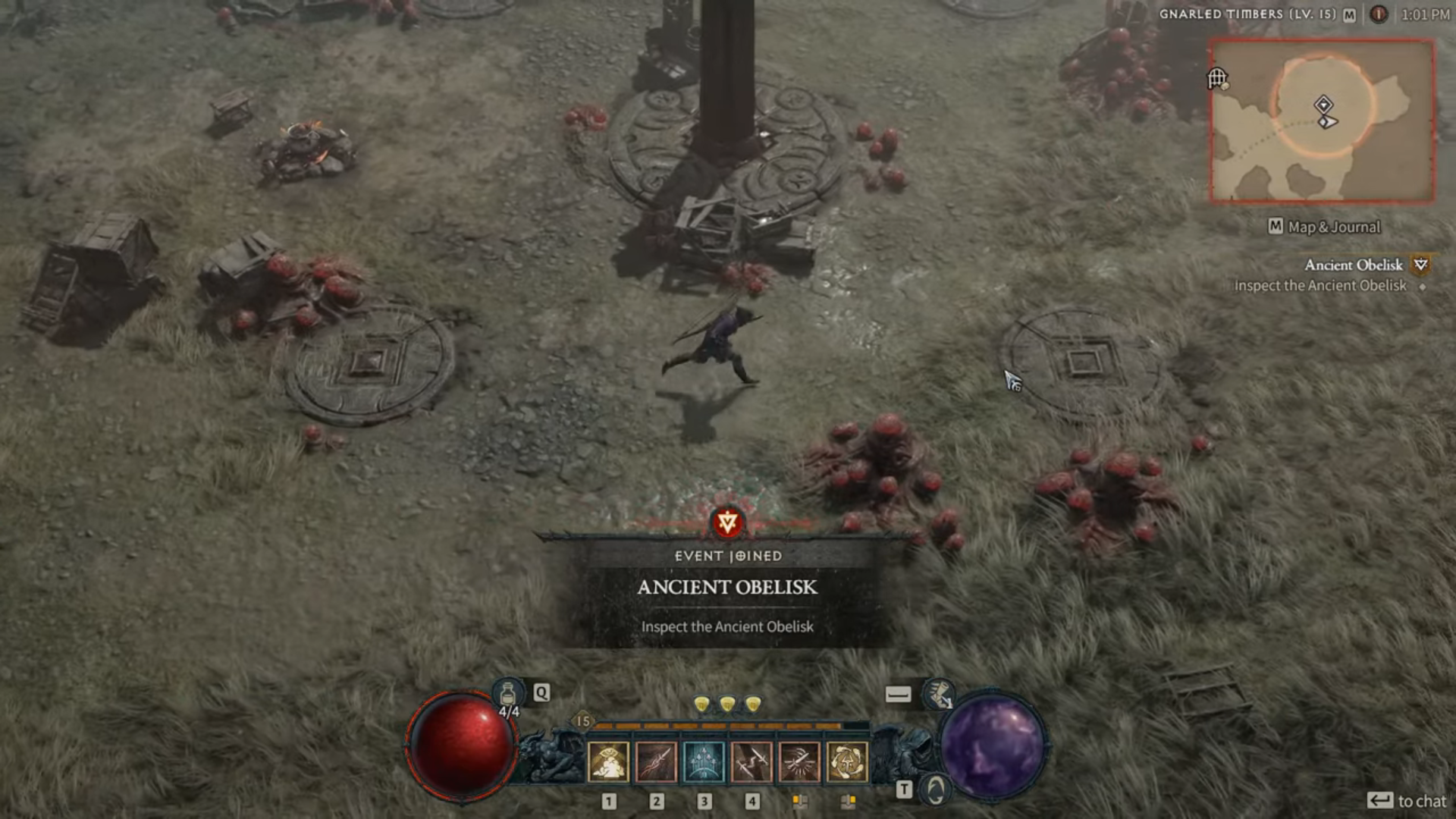
Task: Click the red round icon beside the clock
Action: click(x=1379, y=14)
